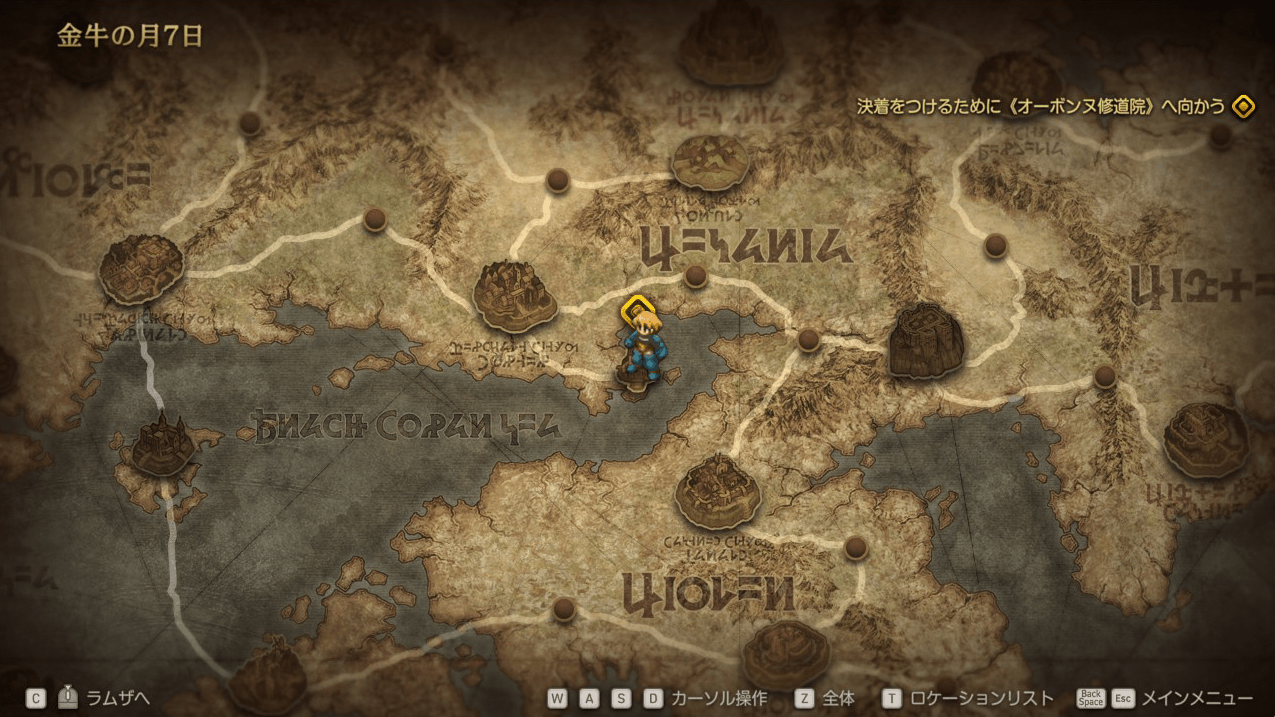The image size is (1275, 717).
Task: Select the island castle location in the sea
Action: click(x=162, y=446)
